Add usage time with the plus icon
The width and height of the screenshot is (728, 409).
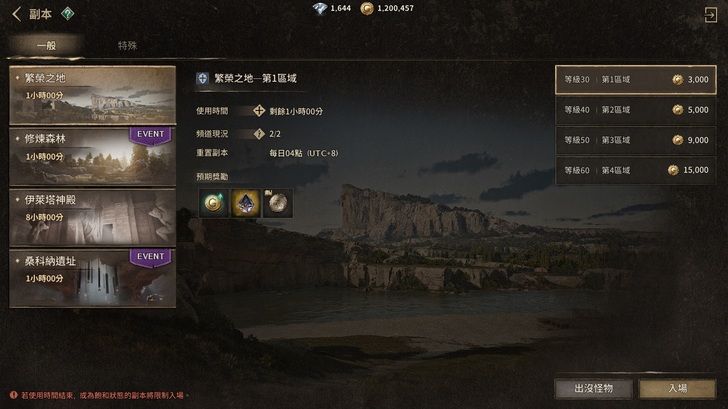click(x=259, y=110)
